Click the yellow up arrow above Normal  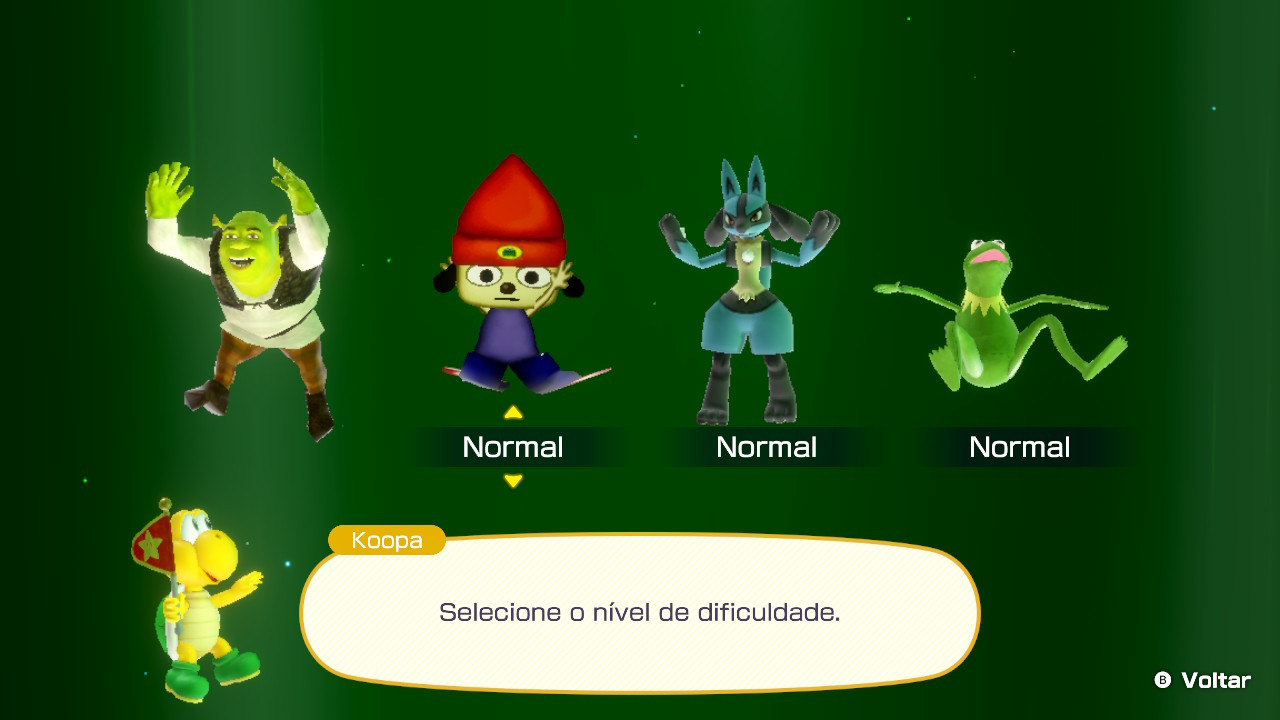click(x=513, y=410)
